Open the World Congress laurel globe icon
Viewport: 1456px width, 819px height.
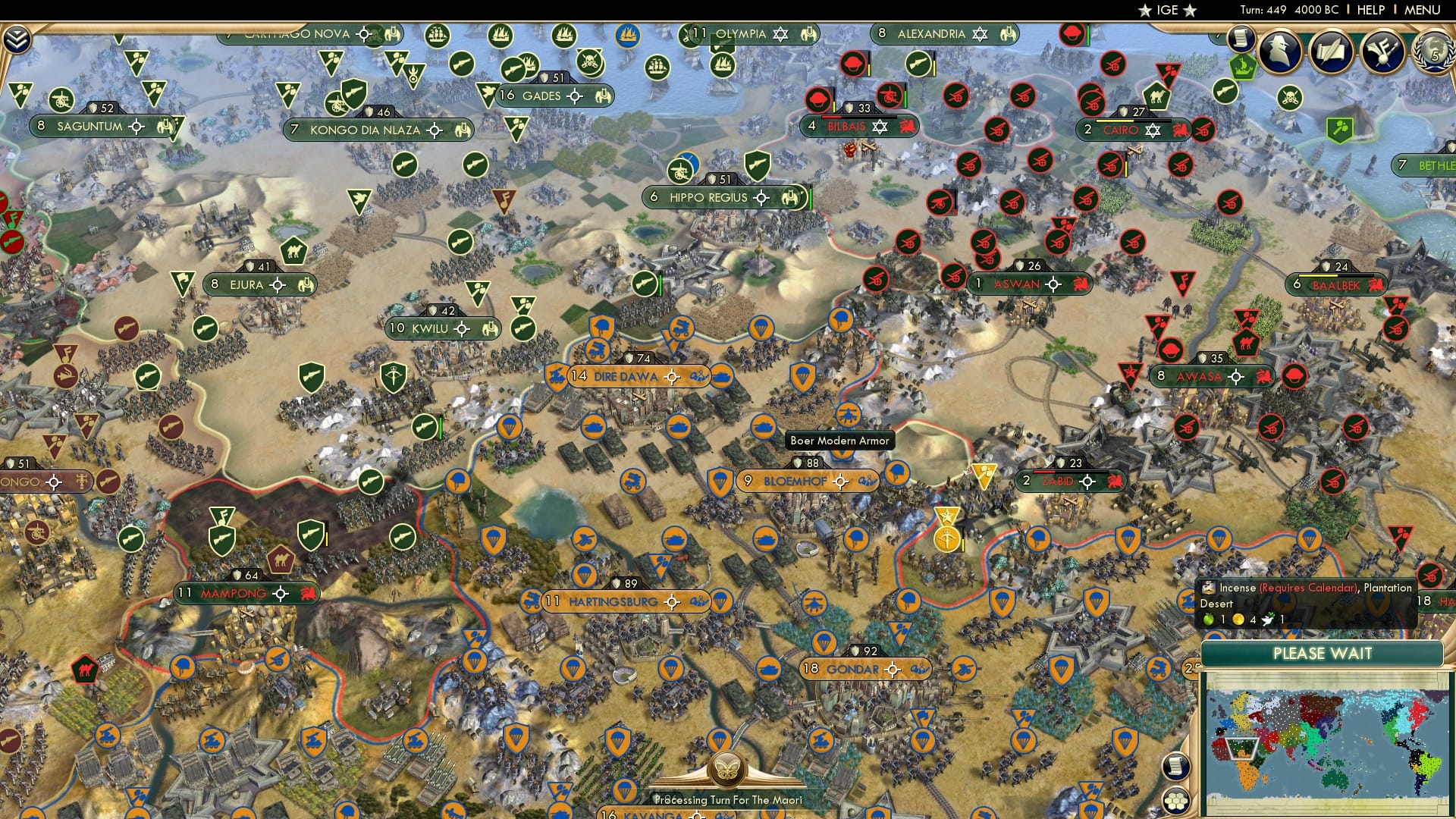(x=1433, y=53)
